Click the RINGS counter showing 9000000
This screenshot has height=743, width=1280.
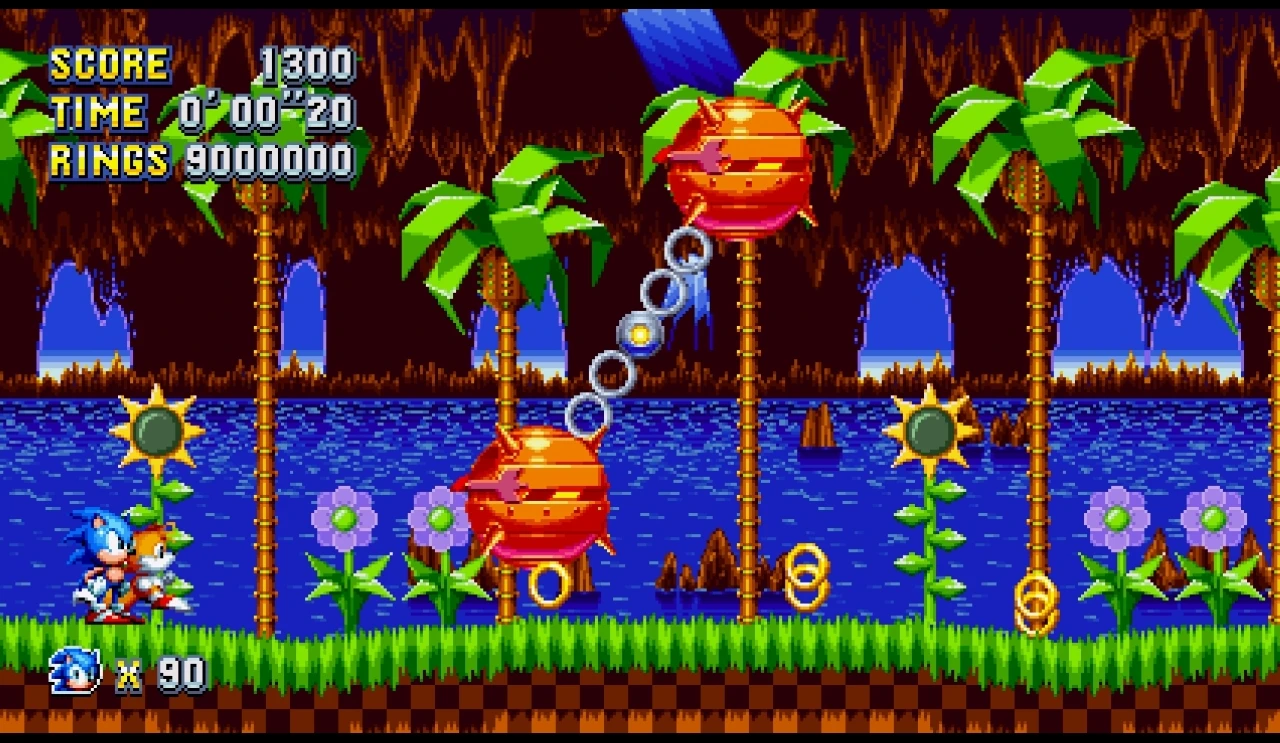coord(270,158)
